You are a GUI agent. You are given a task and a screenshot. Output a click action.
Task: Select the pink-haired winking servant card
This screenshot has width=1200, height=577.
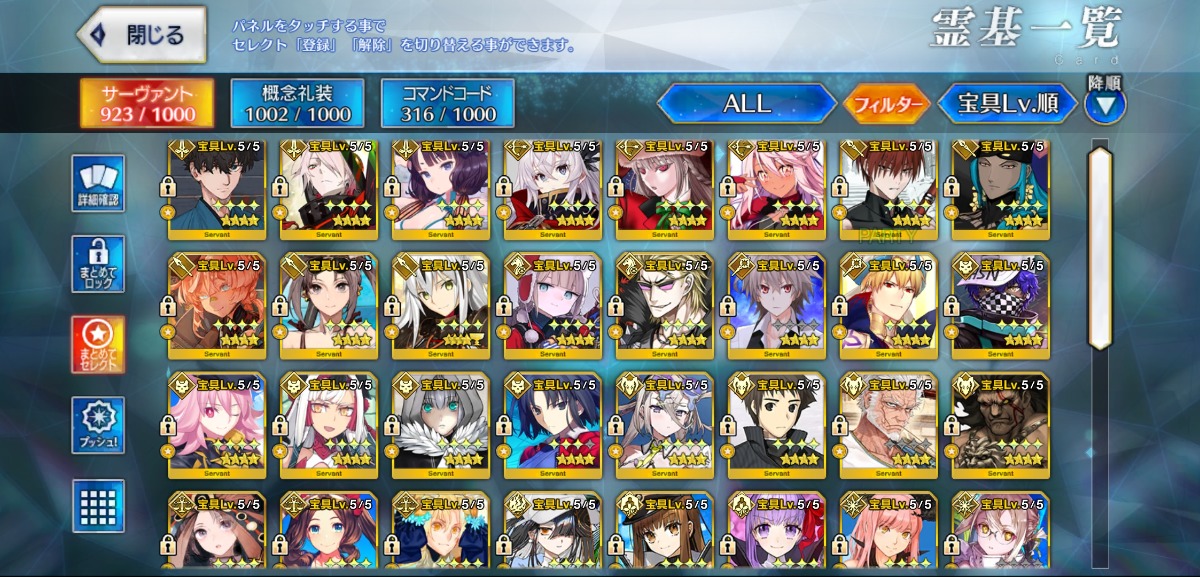pos(217,421)
